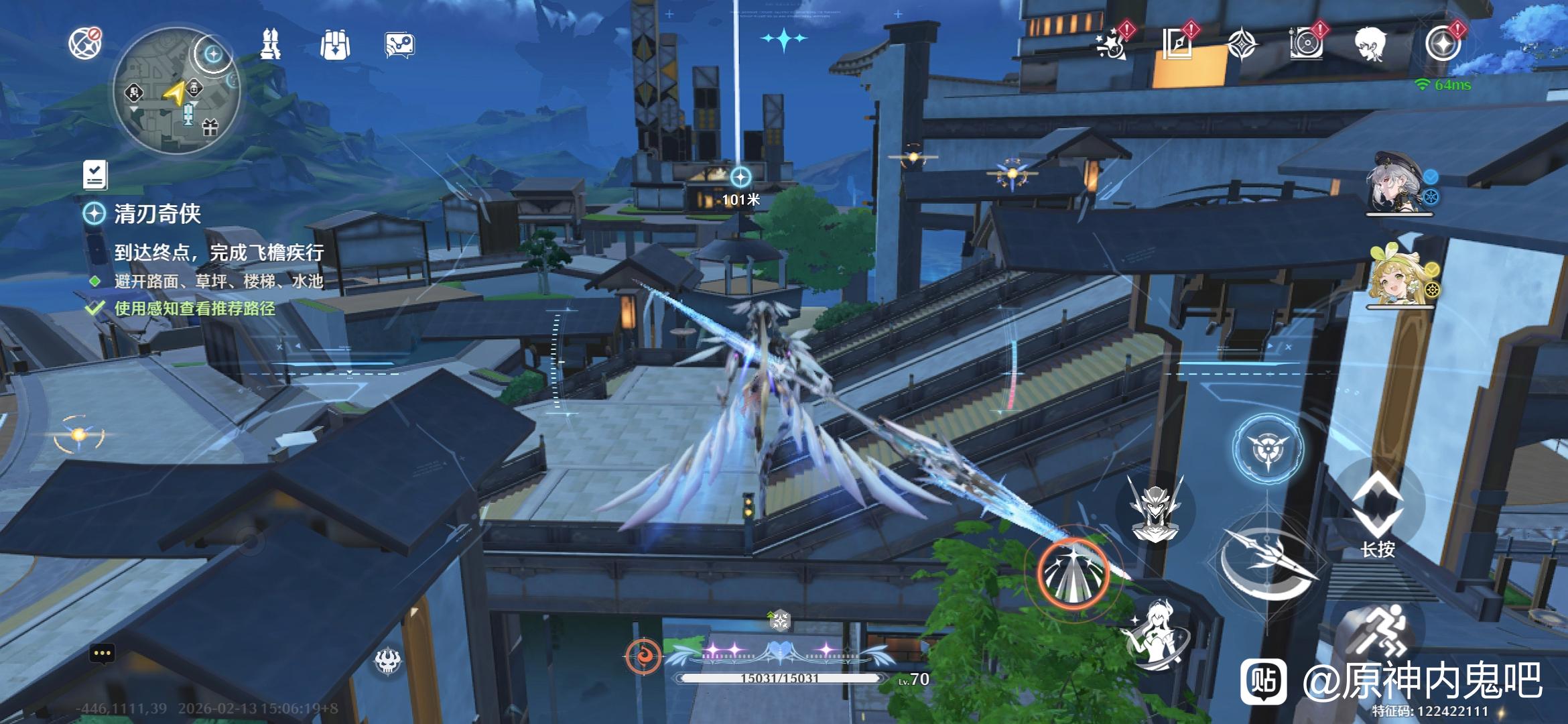Select the 清刃奇侠 quest tracker title
Viewport: 1568px width, 724px height.
tap(157, 214)
